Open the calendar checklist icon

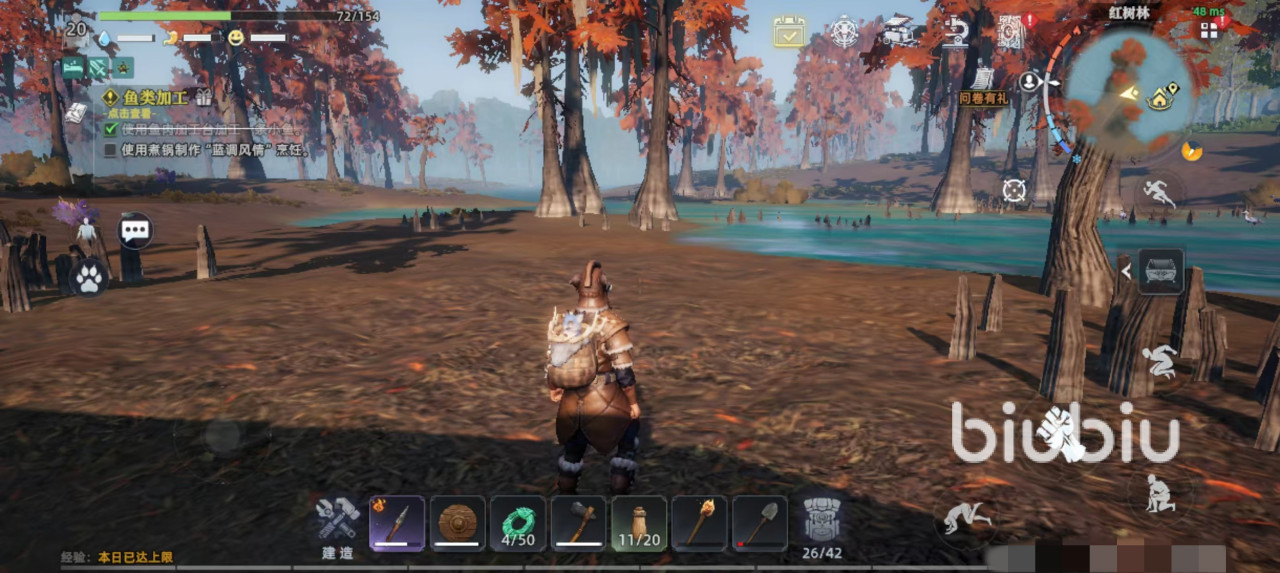pos(789,31)
